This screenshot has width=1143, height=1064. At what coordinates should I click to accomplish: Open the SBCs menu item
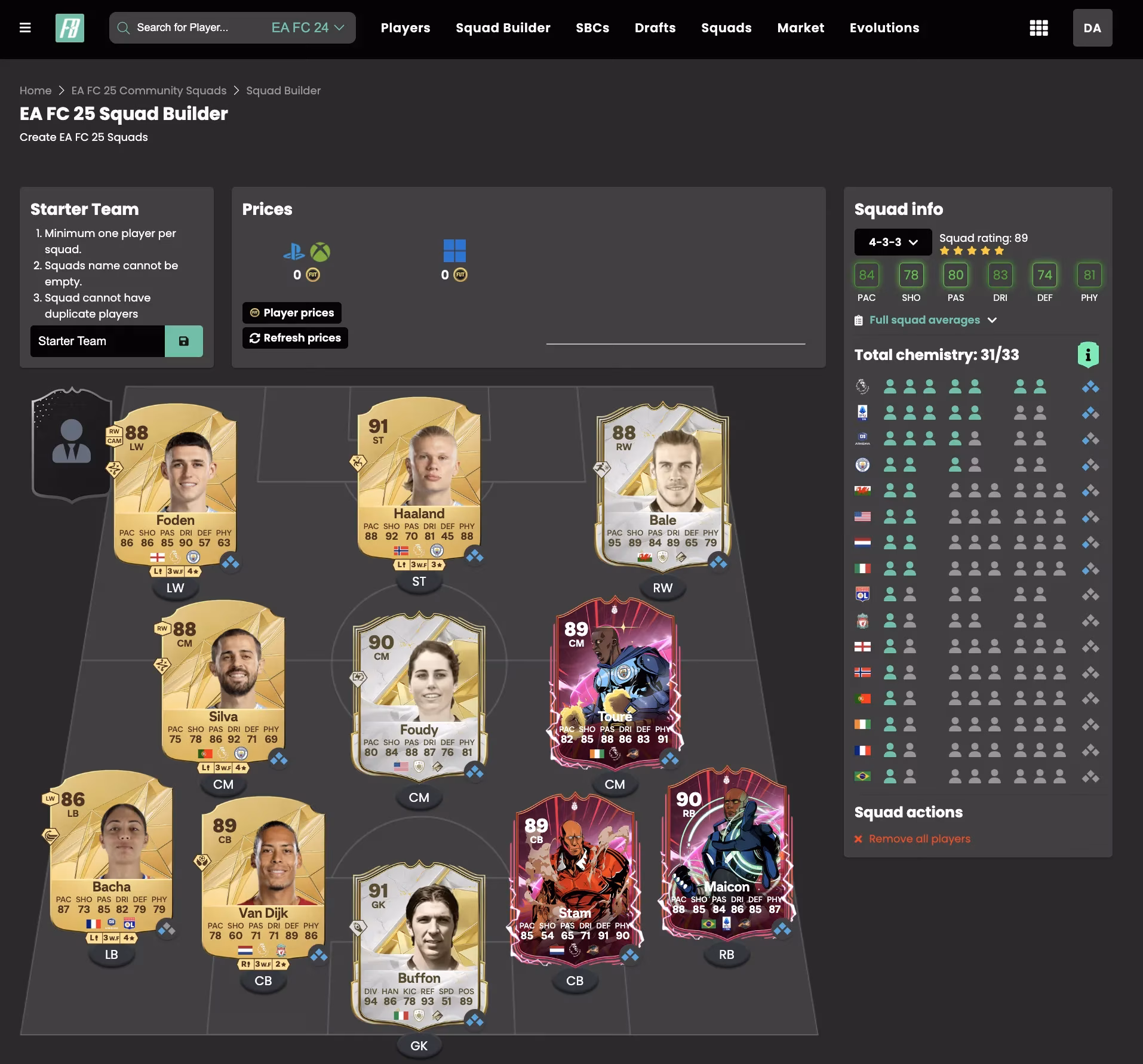pyautogui.click(x=592, y=27)
